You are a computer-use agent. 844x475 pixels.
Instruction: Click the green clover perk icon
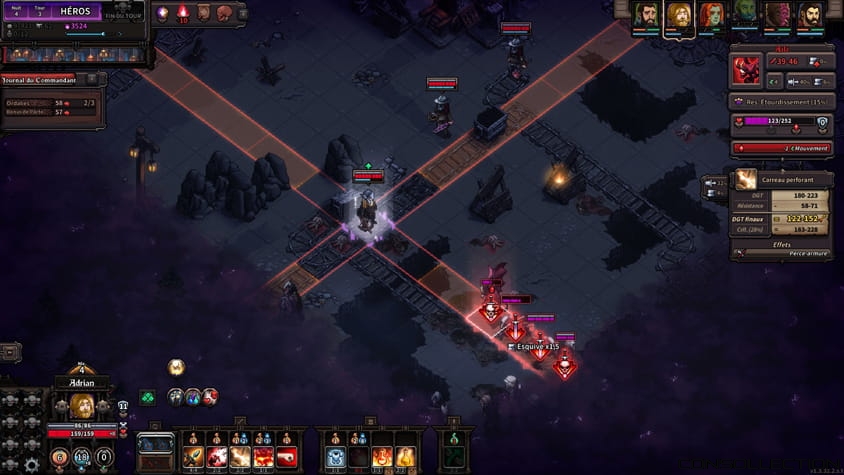(x=147, y=398)
